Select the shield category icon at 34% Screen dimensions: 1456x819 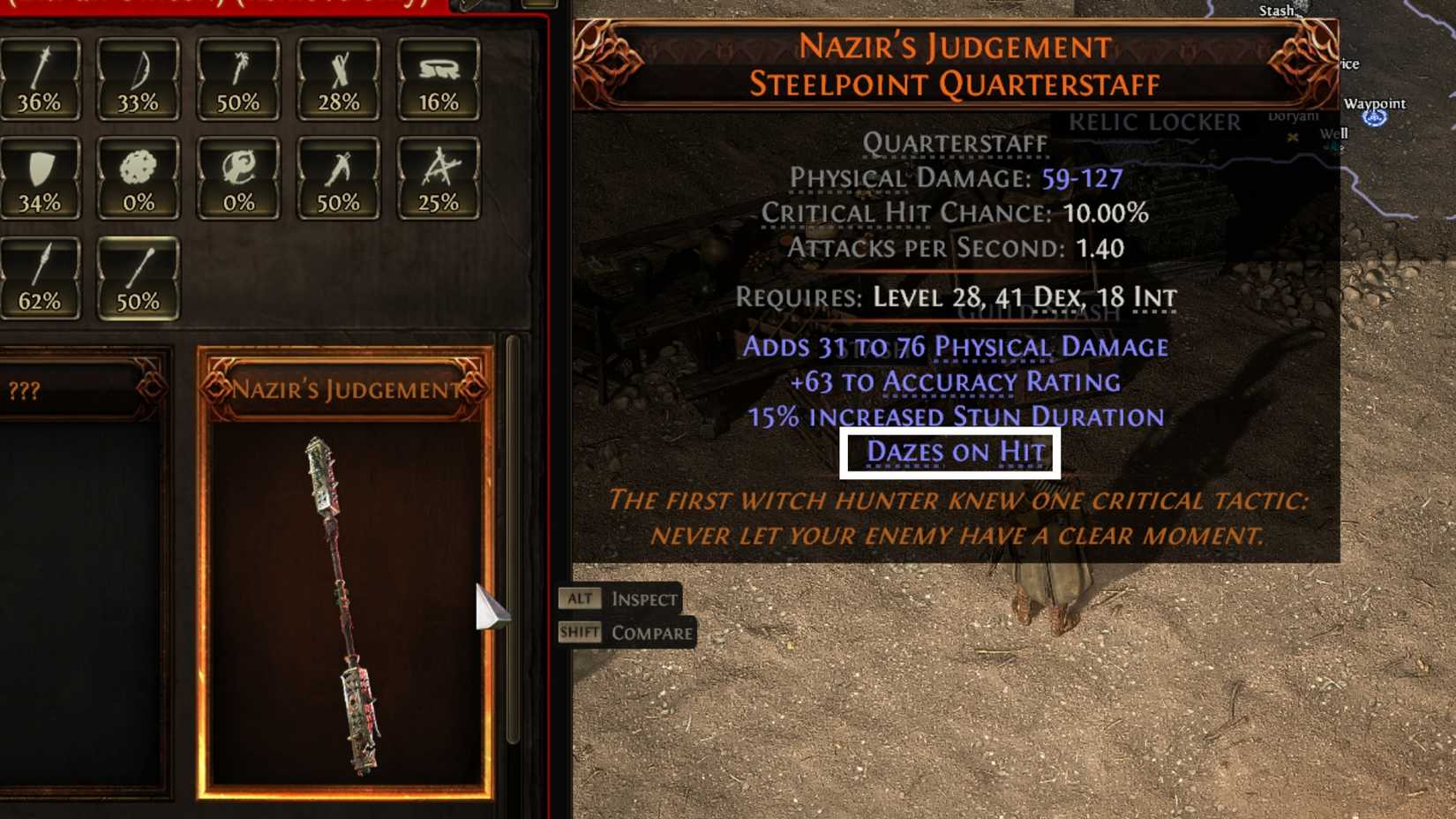click(40, 177)
